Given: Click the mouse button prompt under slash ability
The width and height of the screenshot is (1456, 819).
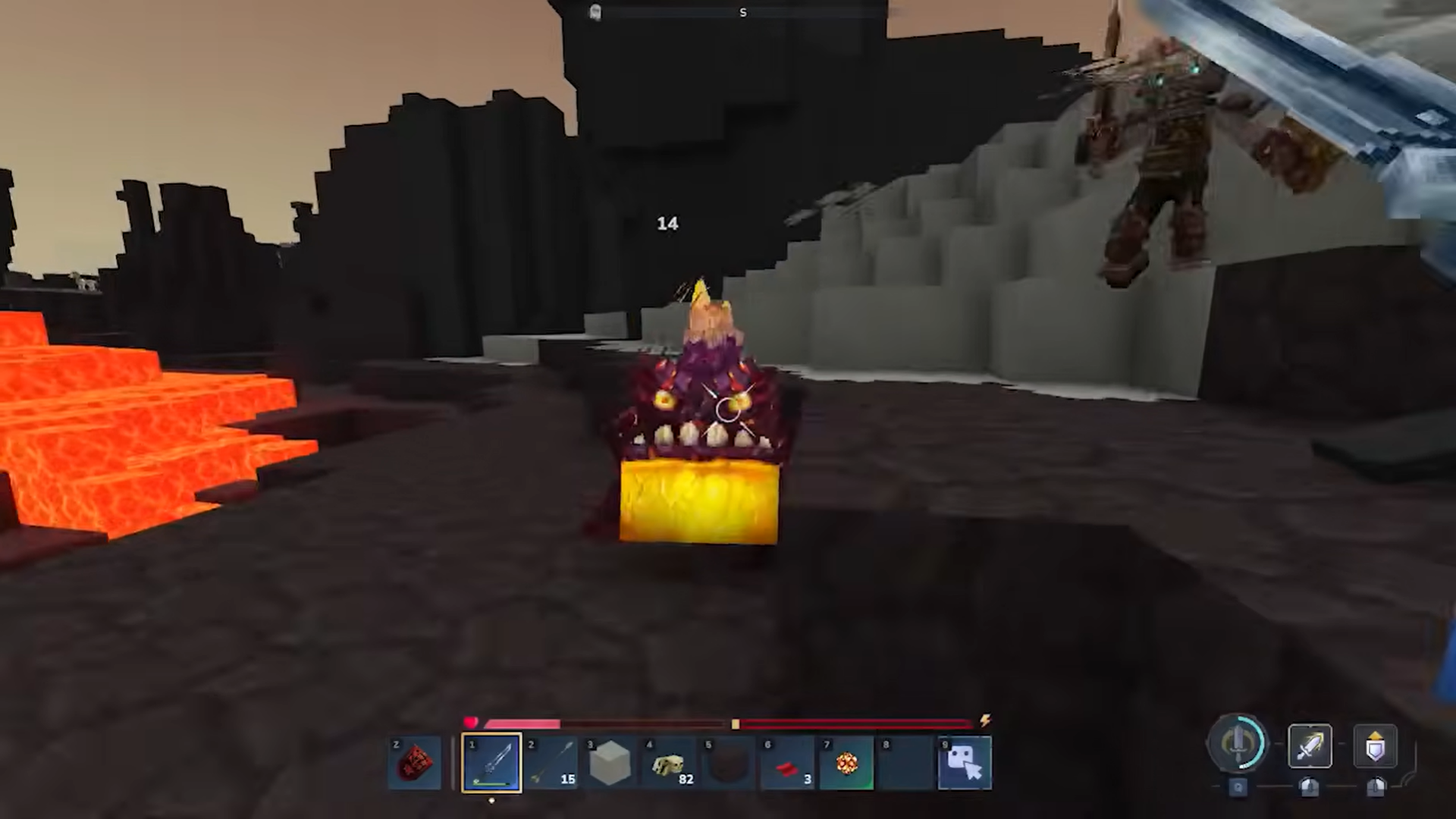Looking at the screenshot, I should (1308, 789).
